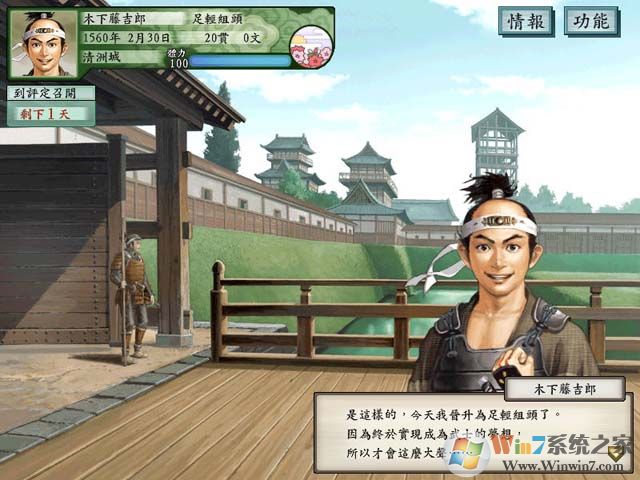Image resolution: width=640 pixels, height=480 pixels.
Task: Click the 木下藤吉郎 portrait in the status panel
Action: coord(41,43)
